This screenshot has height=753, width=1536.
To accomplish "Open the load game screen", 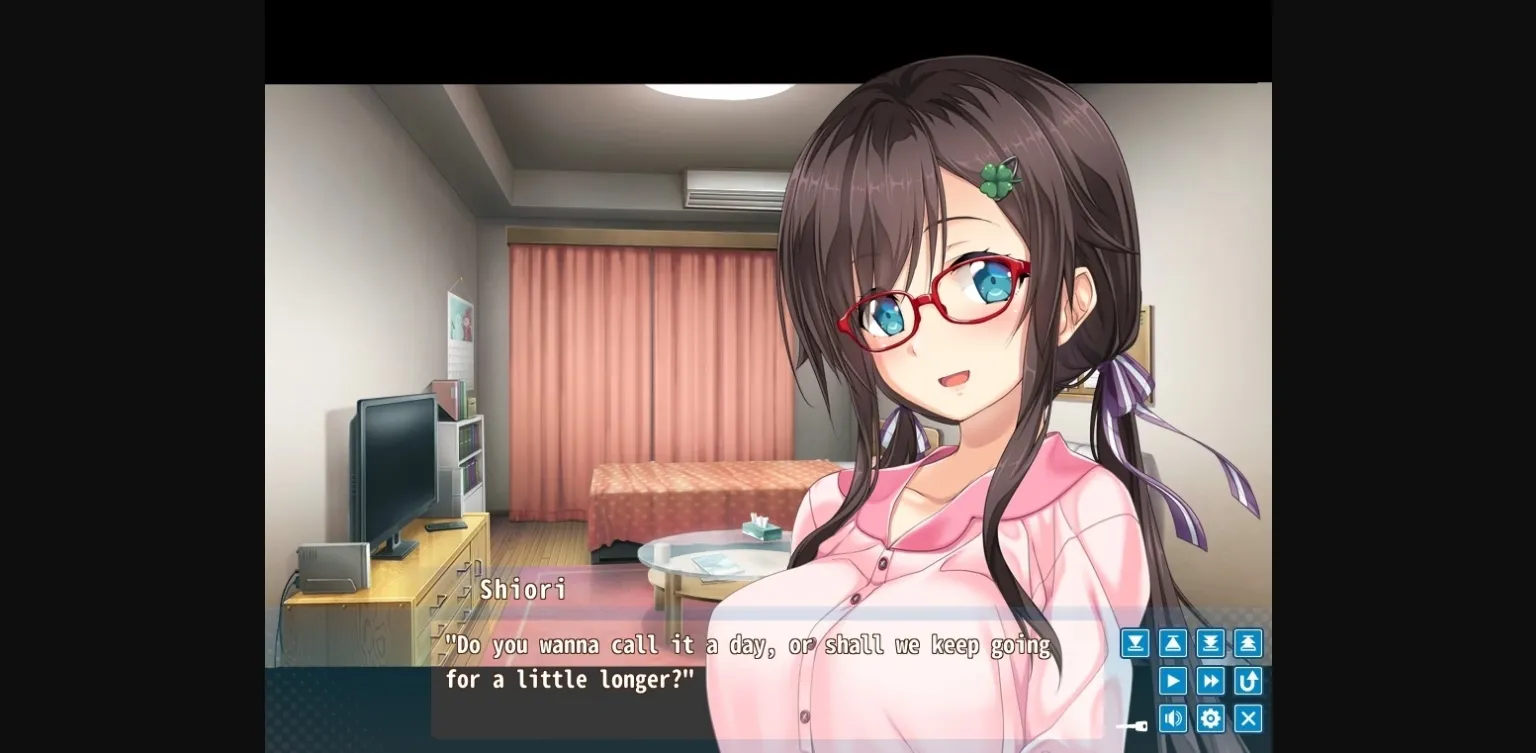I will coord(1172,643).
